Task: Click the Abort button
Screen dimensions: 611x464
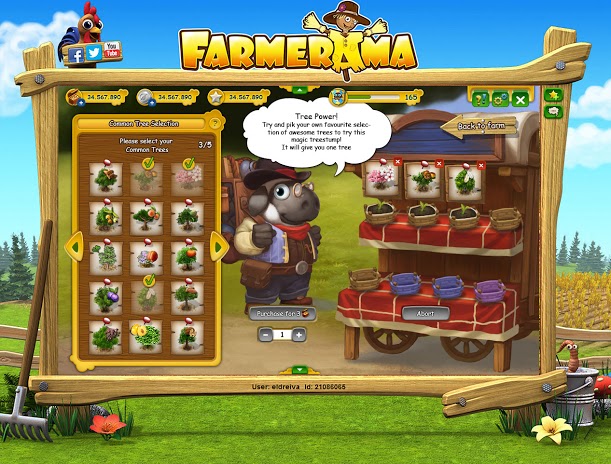Action: coord(424,313)
